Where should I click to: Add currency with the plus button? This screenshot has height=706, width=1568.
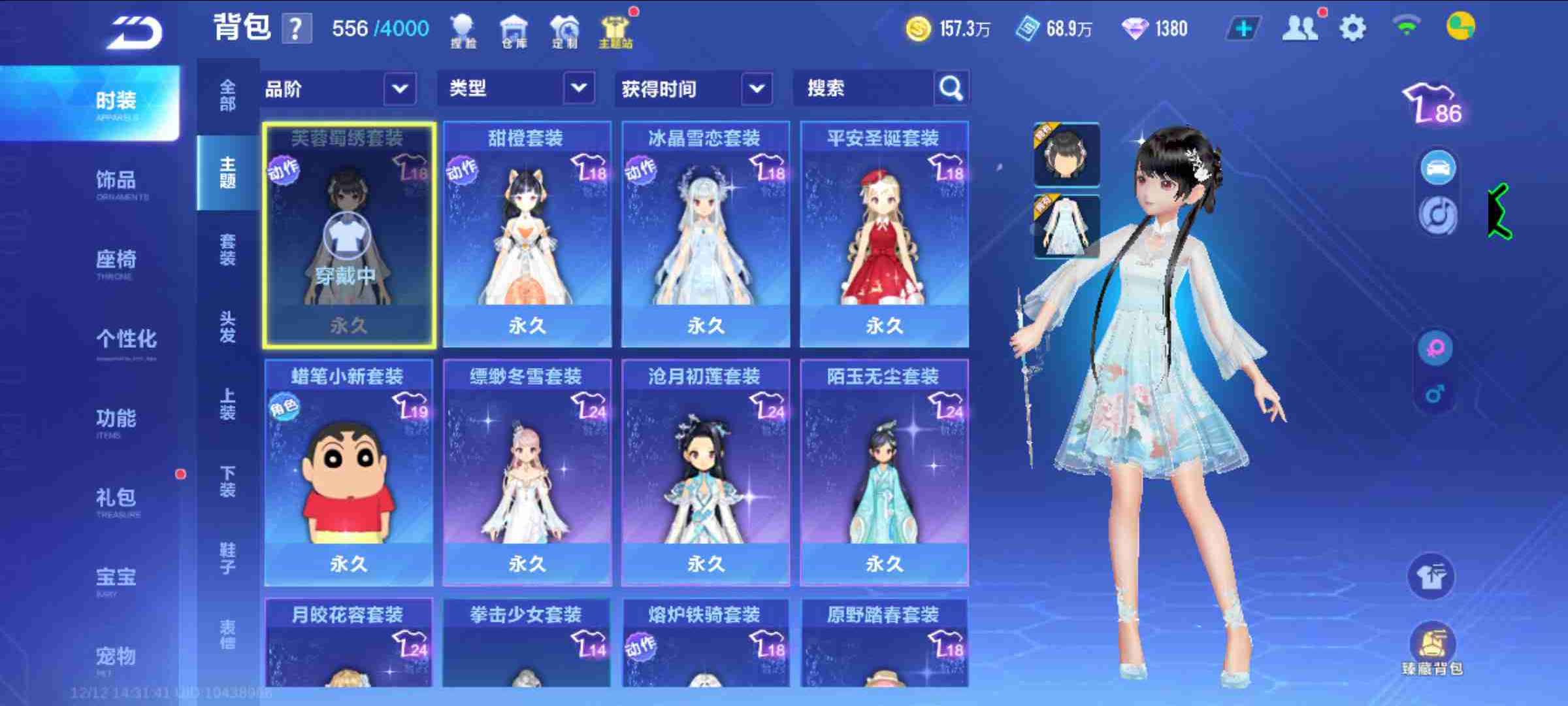pos(1243,29)
